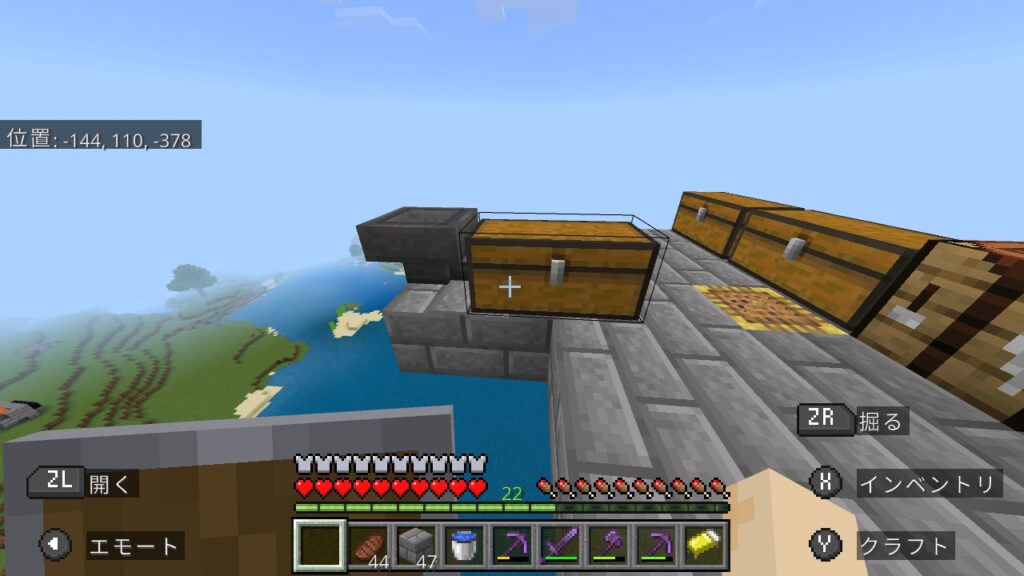This screenshot has height=576, width=1024.
Task: Select the gold ingot hotbar slot
Action: (702, 545)
